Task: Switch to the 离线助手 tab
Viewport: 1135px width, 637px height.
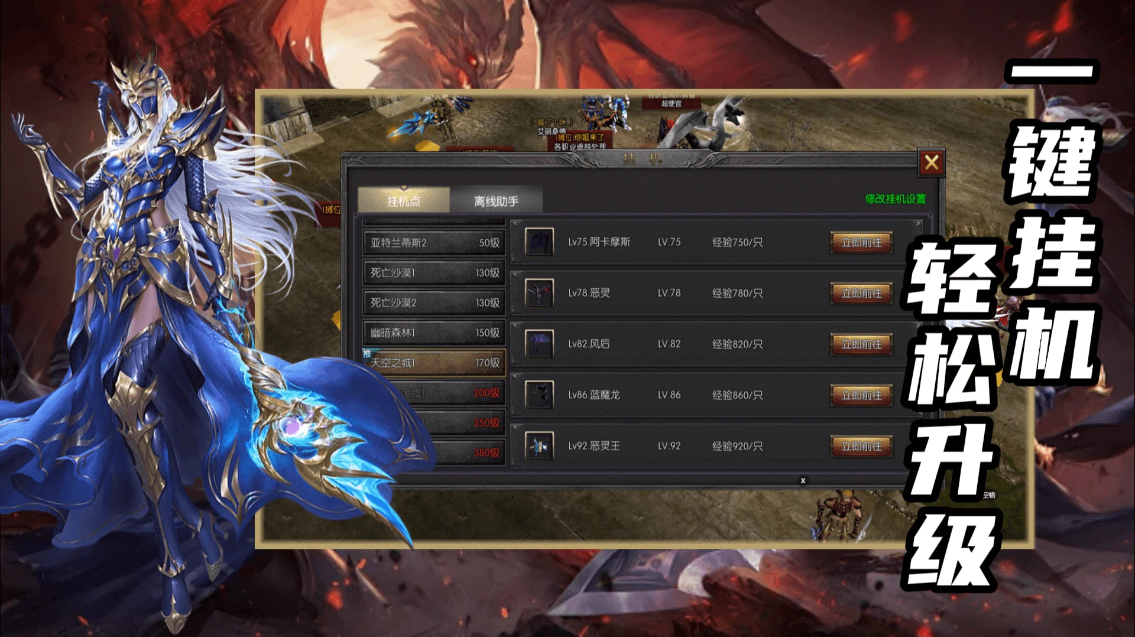Action: coord(496,200)
